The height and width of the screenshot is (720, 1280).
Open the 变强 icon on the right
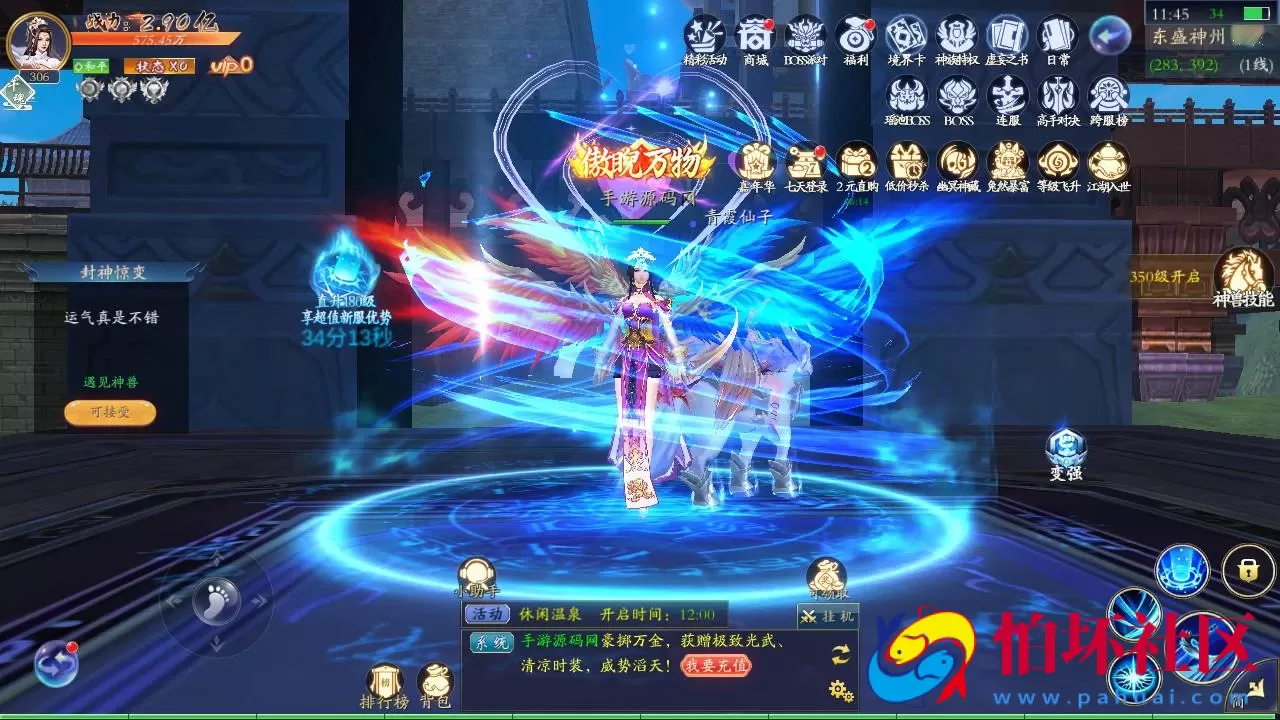tap(1065, 448)
